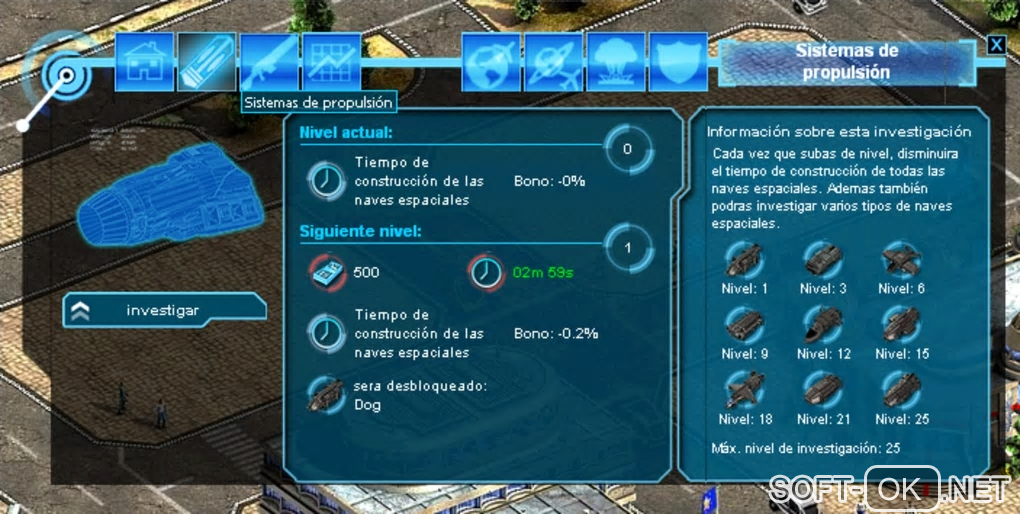
Task: Pick the ship unlocked at Nivel: 6
Action: tap(901, 260)
